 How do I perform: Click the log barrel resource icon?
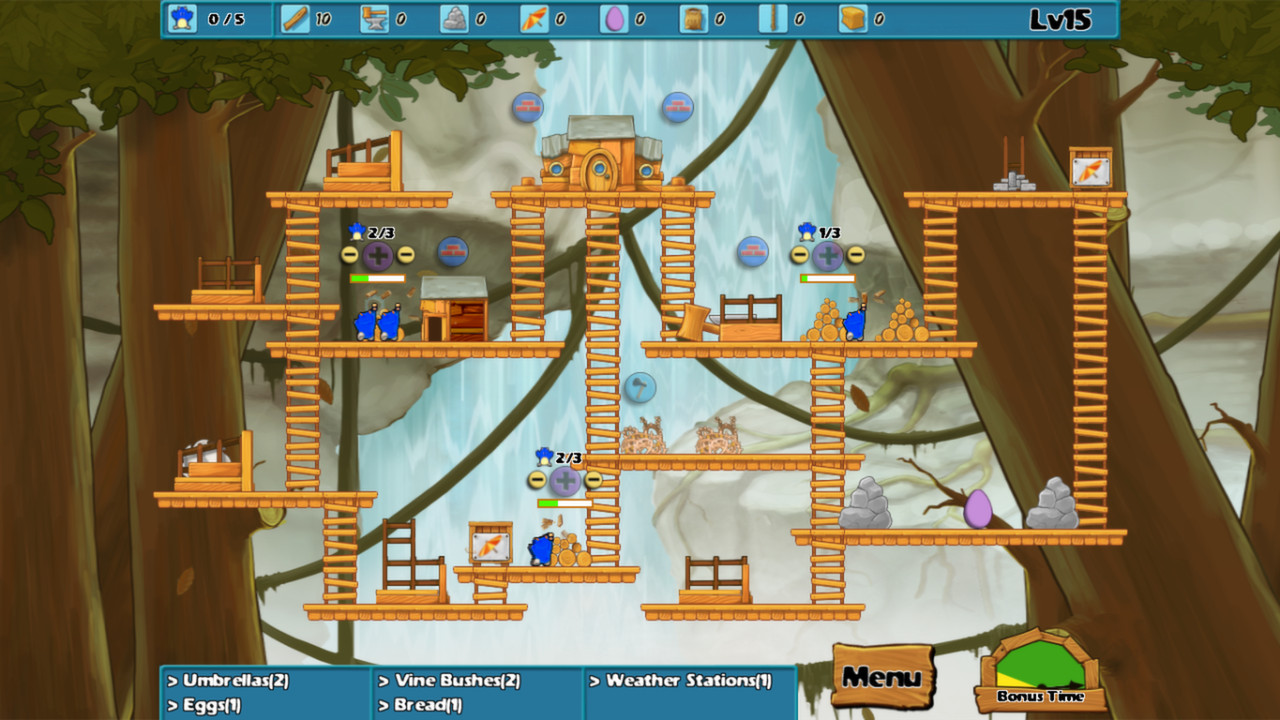coord(693,17)
